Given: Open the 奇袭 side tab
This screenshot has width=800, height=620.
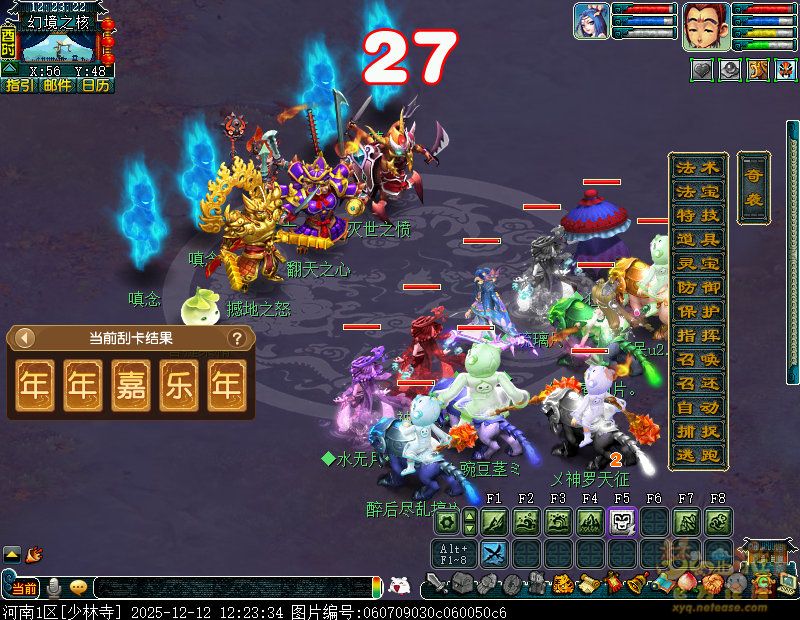Looking at the screenshot, I should click(x=753, y=188).
